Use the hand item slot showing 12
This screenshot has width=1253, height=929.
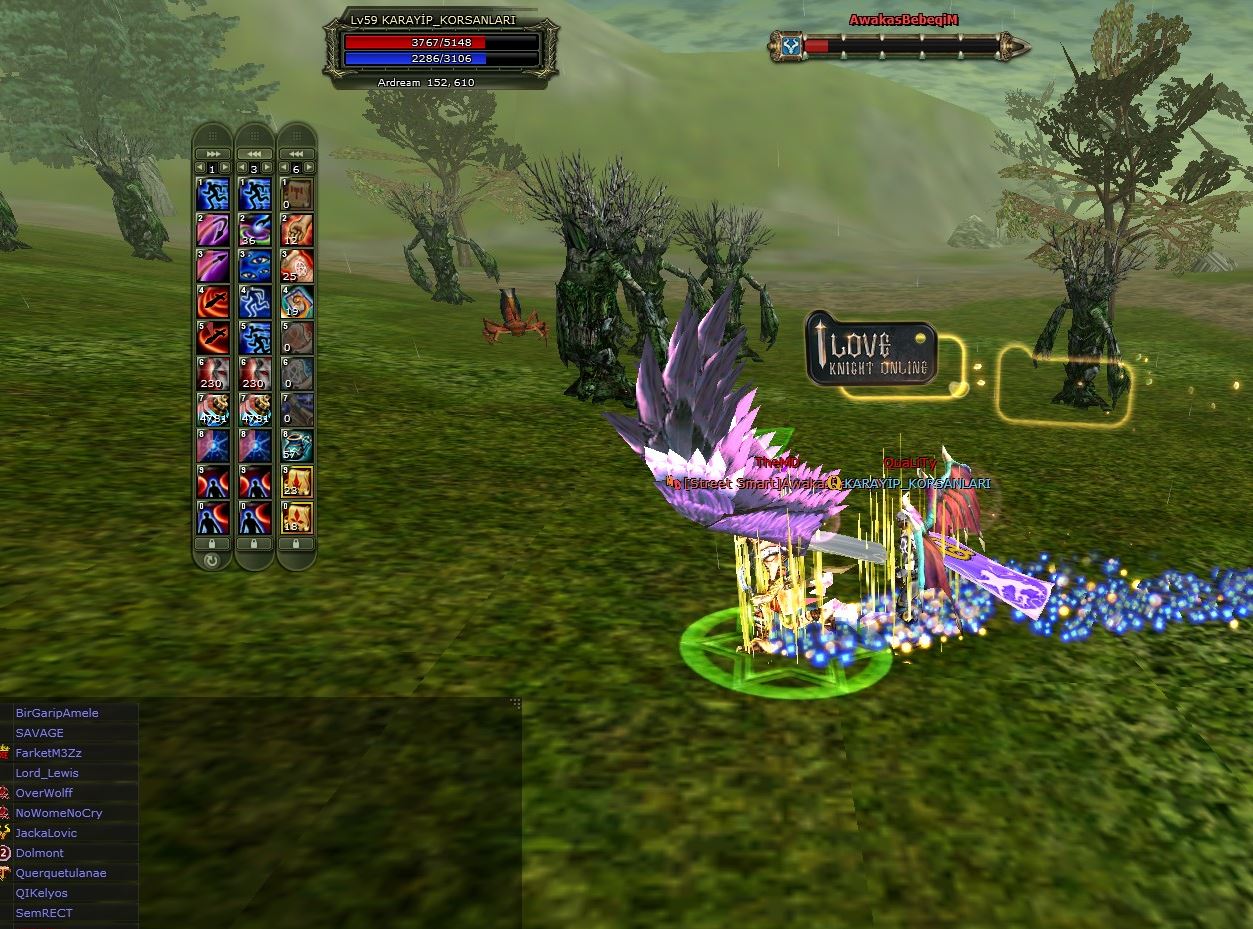click(297, 229)
